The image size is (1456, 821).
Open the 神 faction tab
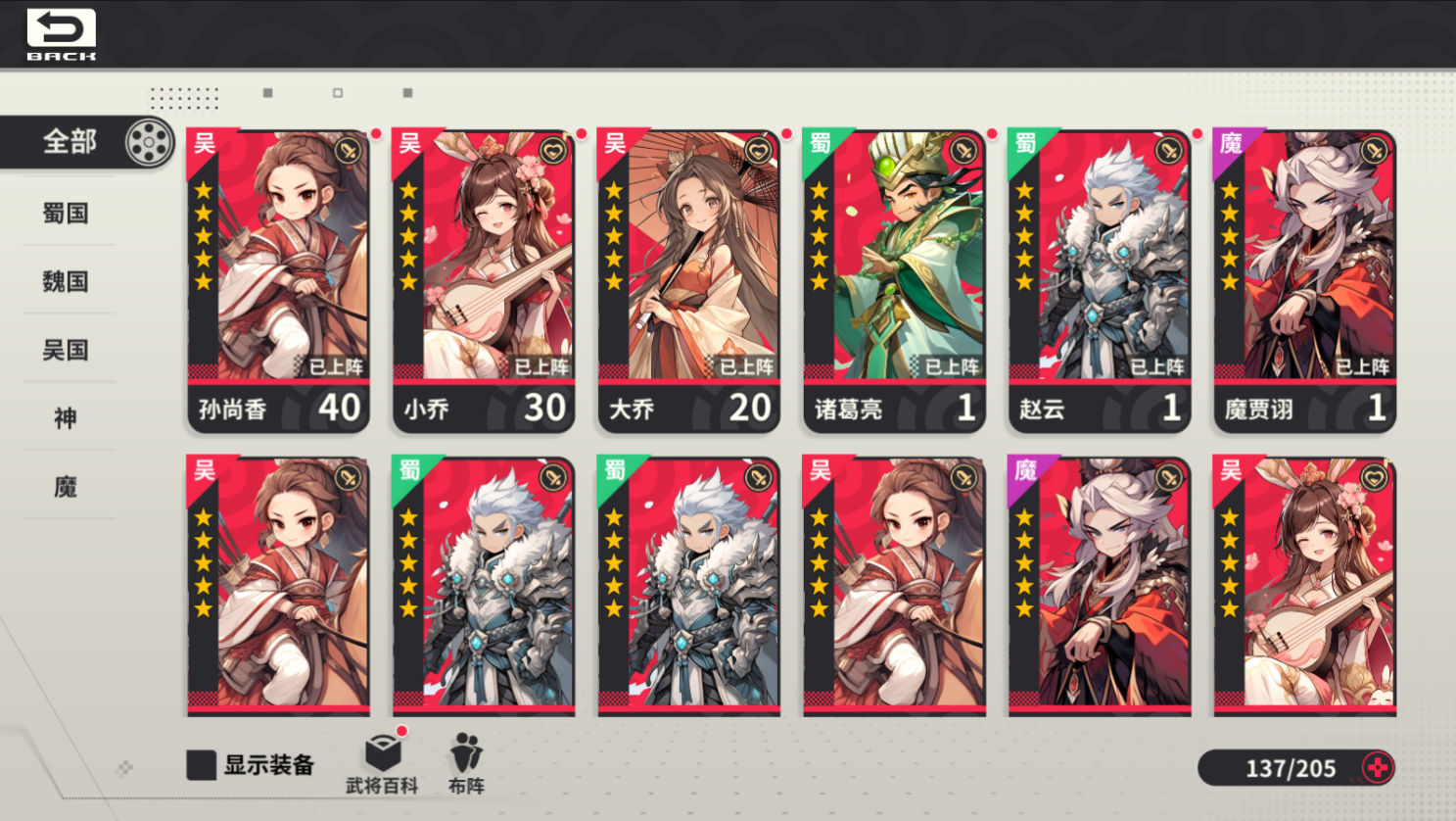coord(65,418)
